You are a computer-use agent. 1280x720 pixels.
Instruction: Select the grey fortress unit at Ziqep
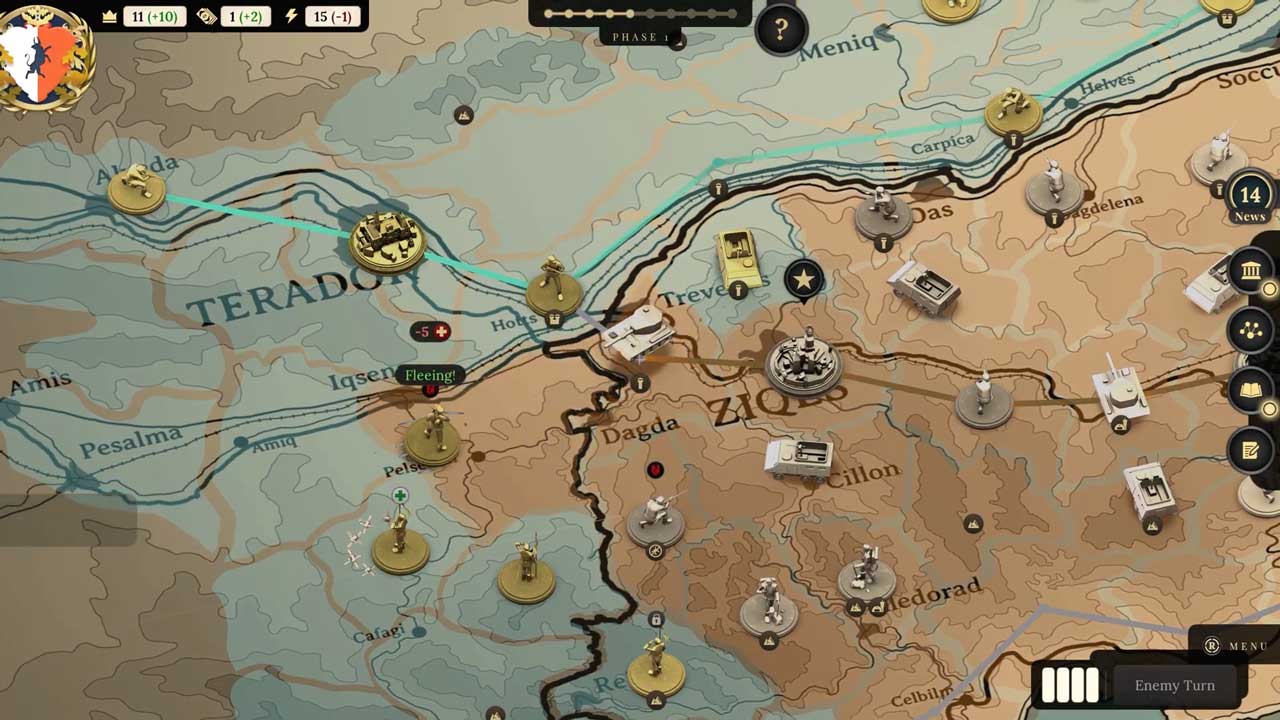coord(804,362)
